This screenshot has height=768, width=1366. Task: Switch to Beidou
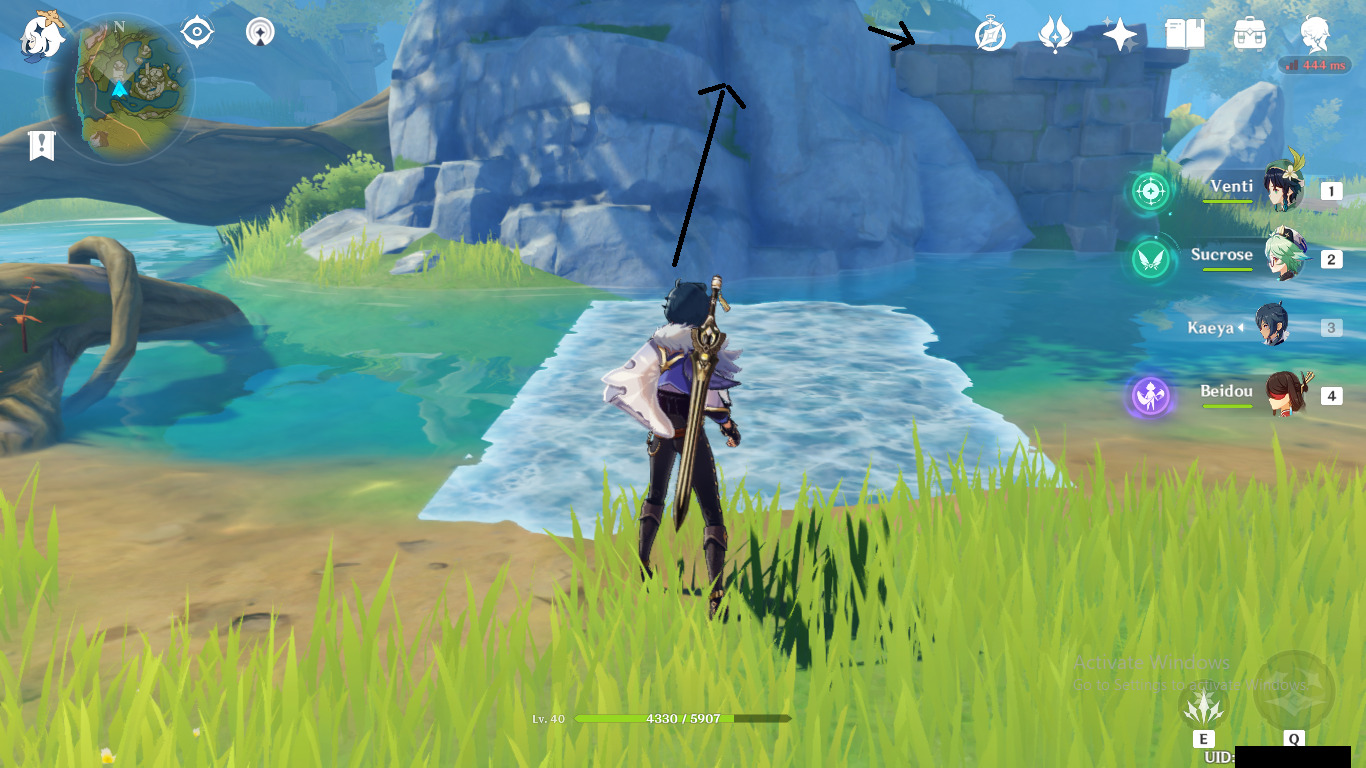point(1283,394)
